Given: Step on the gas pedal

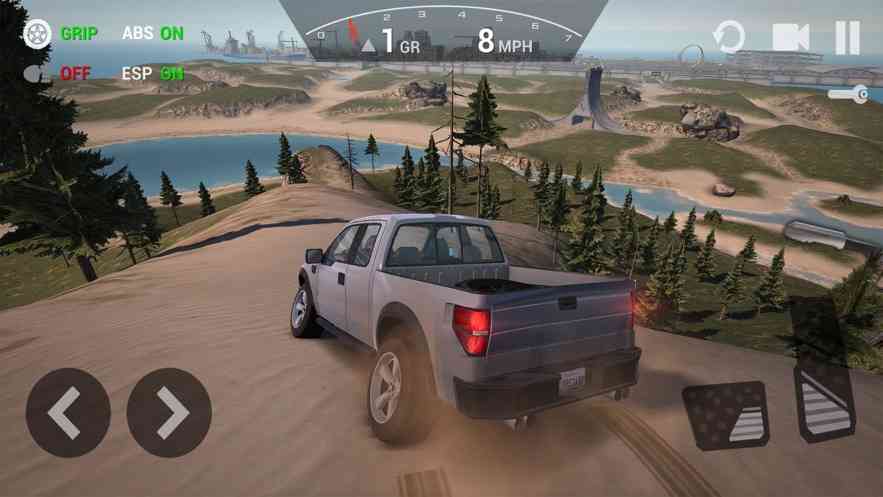Looking at the screenshot, I should click(x=824, y=398).
